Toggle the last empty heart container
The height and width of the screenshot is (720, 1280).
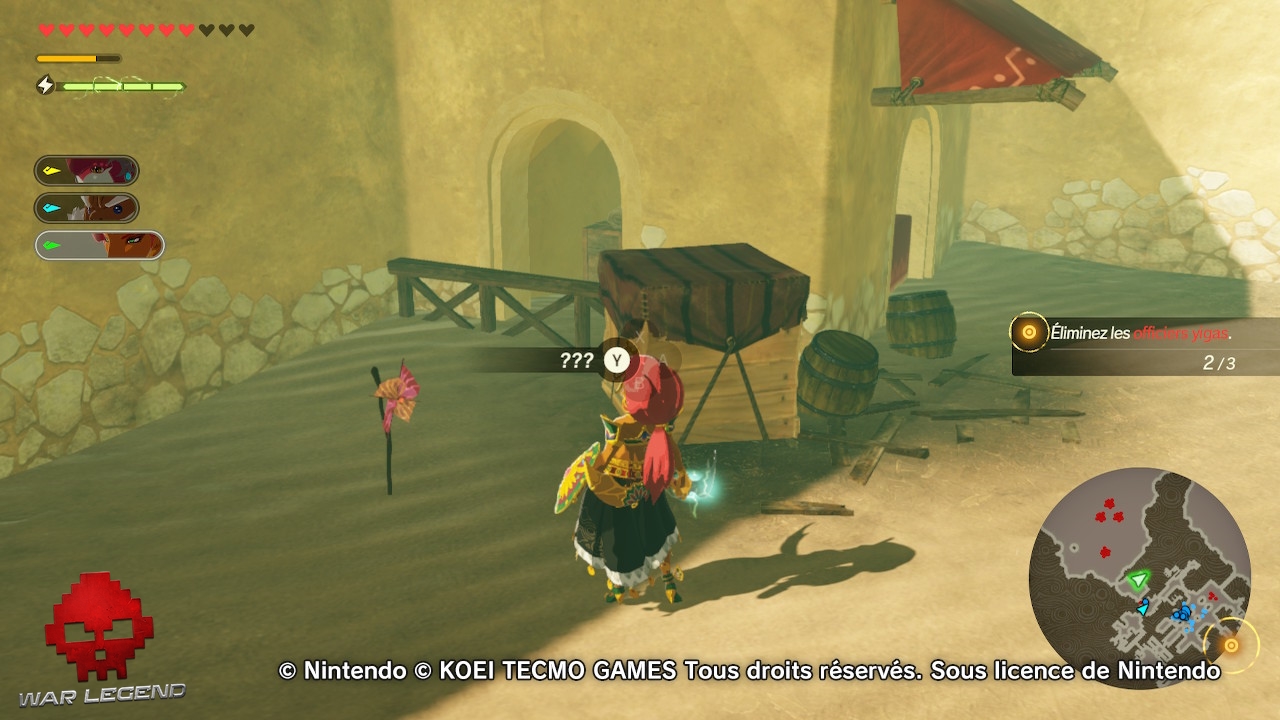(x=247, y=30)
